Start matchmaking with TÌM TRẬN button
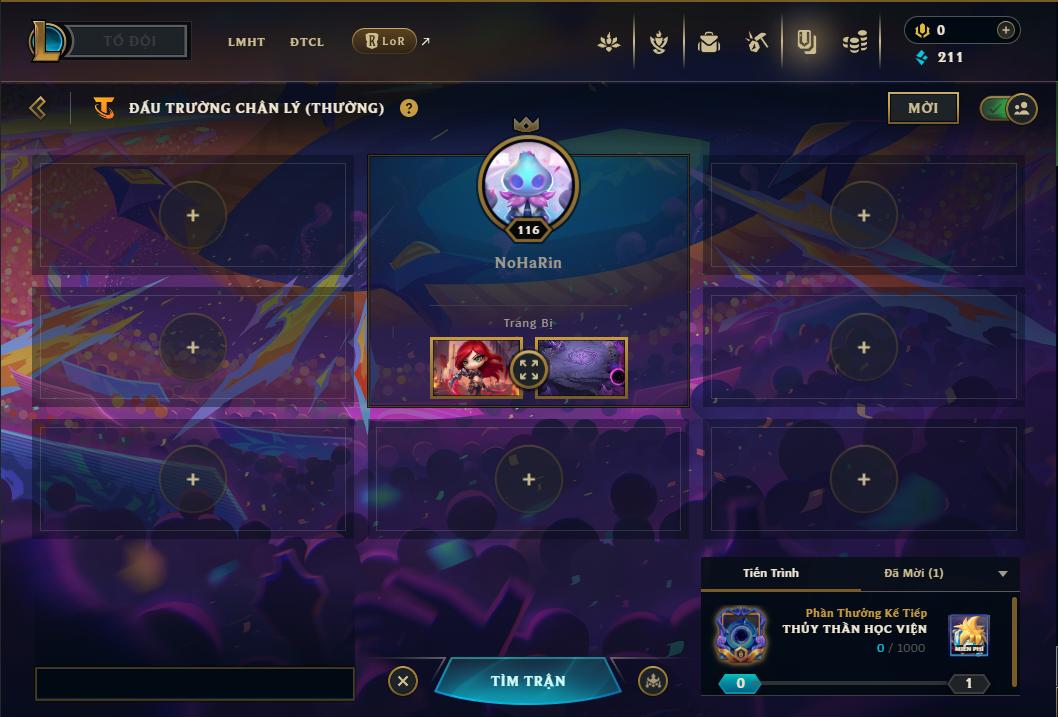 528,681
